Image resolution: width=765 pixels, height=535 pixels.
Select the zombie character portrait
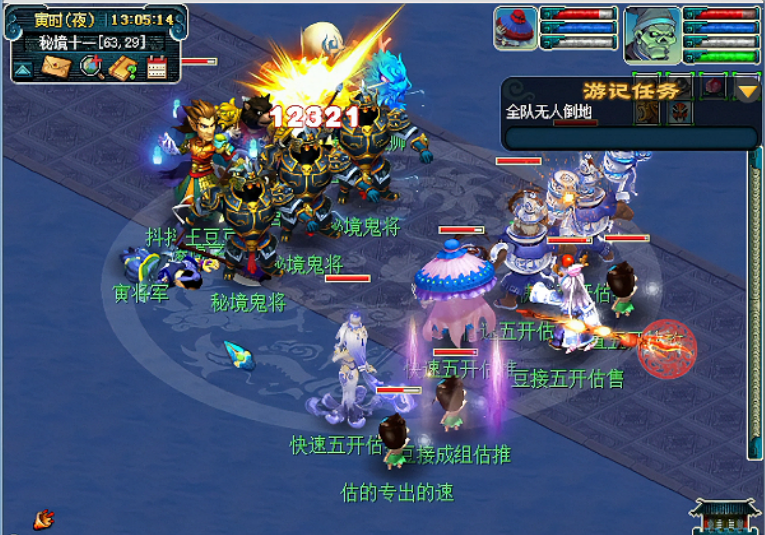click(652, 34)
